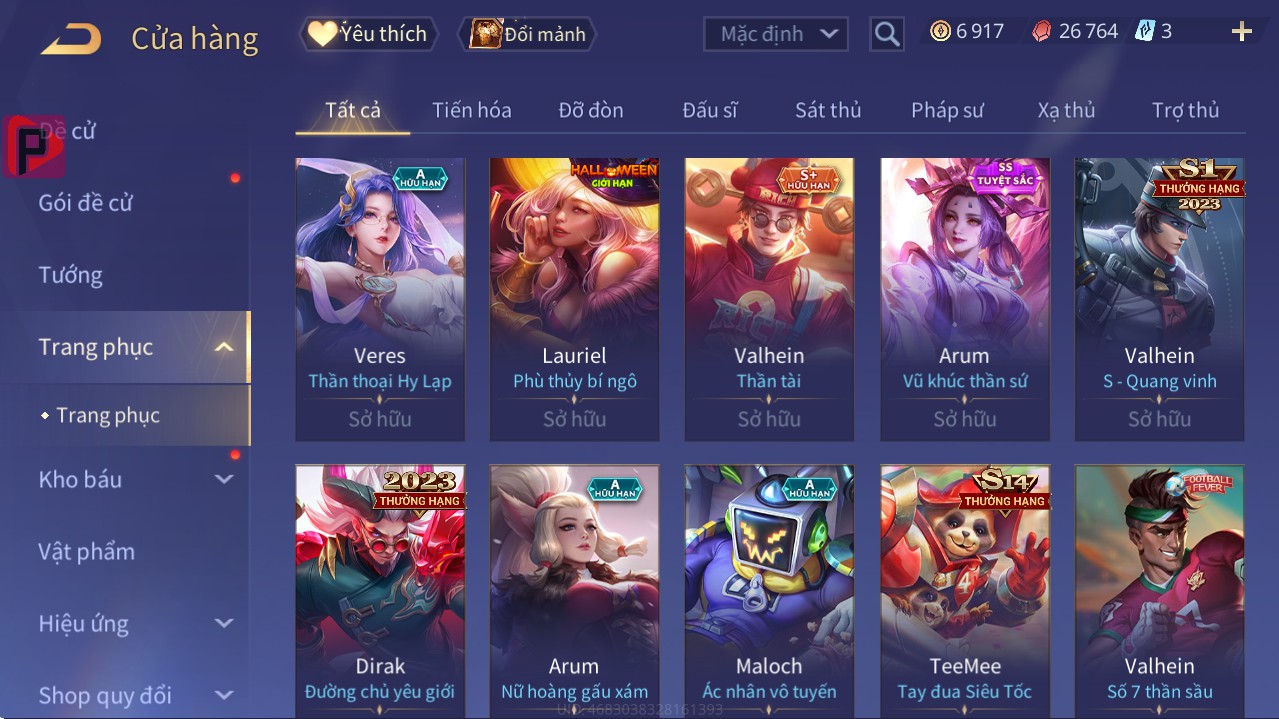Switch to the Đỡ đòn tab
1279x719 pixels.
point(590,110)
